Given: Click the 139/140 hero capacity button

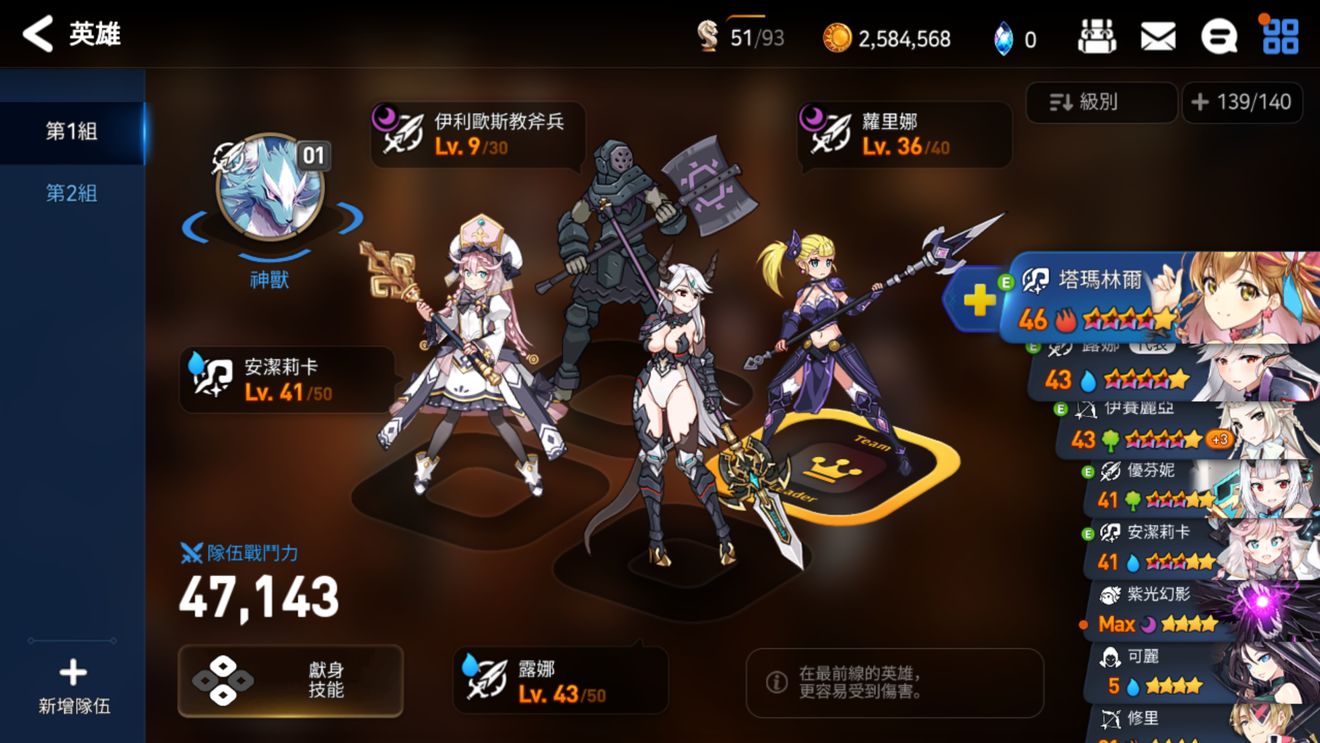Looking at the screenshot, I should (1243, 102).
